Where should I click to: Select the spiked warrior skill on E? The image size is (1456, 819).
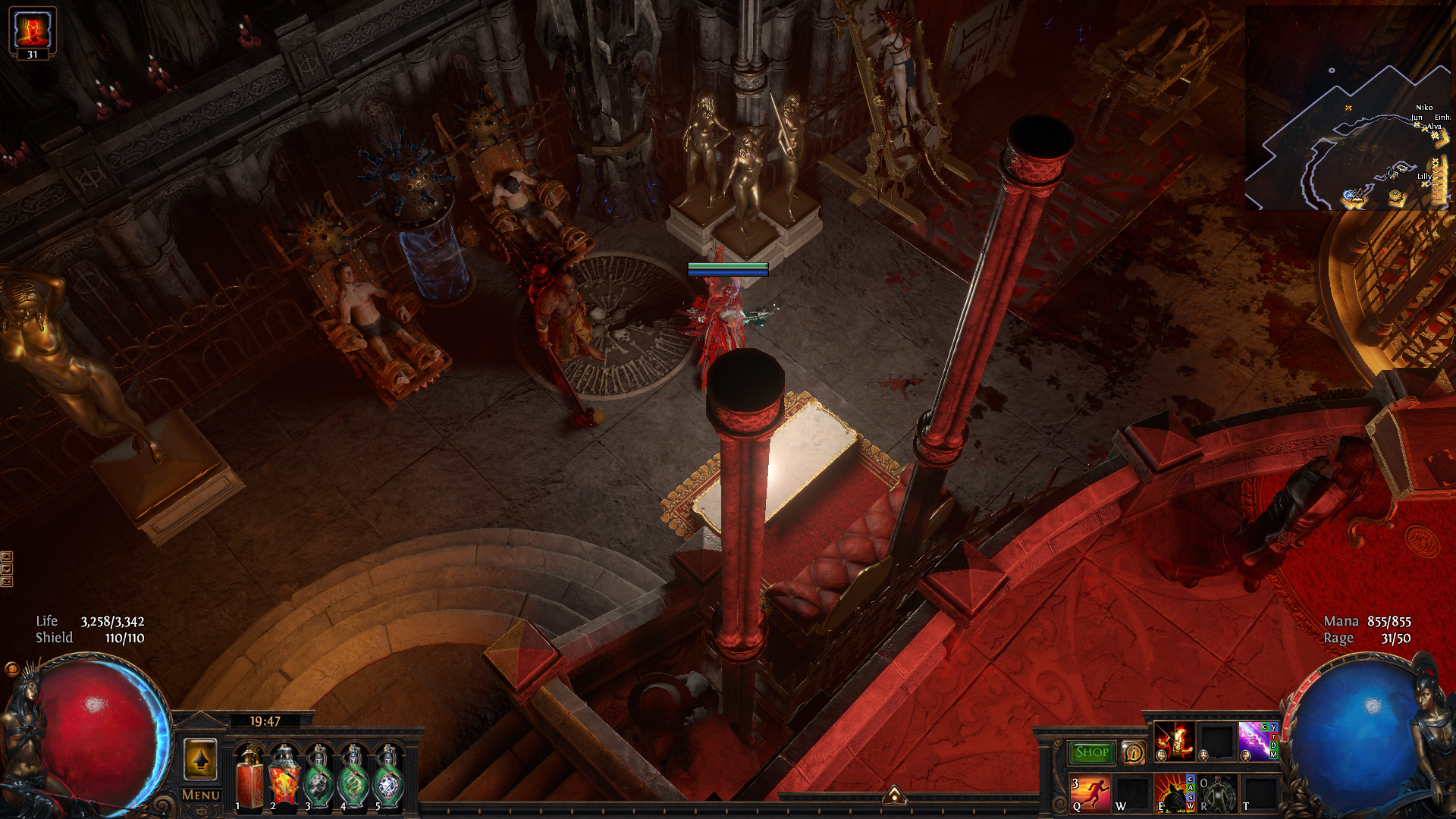pyautogui.click(x=1172, y=793)
